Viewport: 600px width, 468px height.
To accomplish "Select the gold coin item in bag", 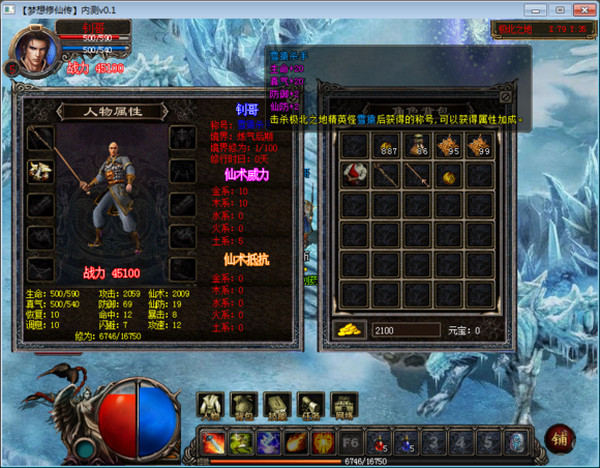I will pos(449,175).
